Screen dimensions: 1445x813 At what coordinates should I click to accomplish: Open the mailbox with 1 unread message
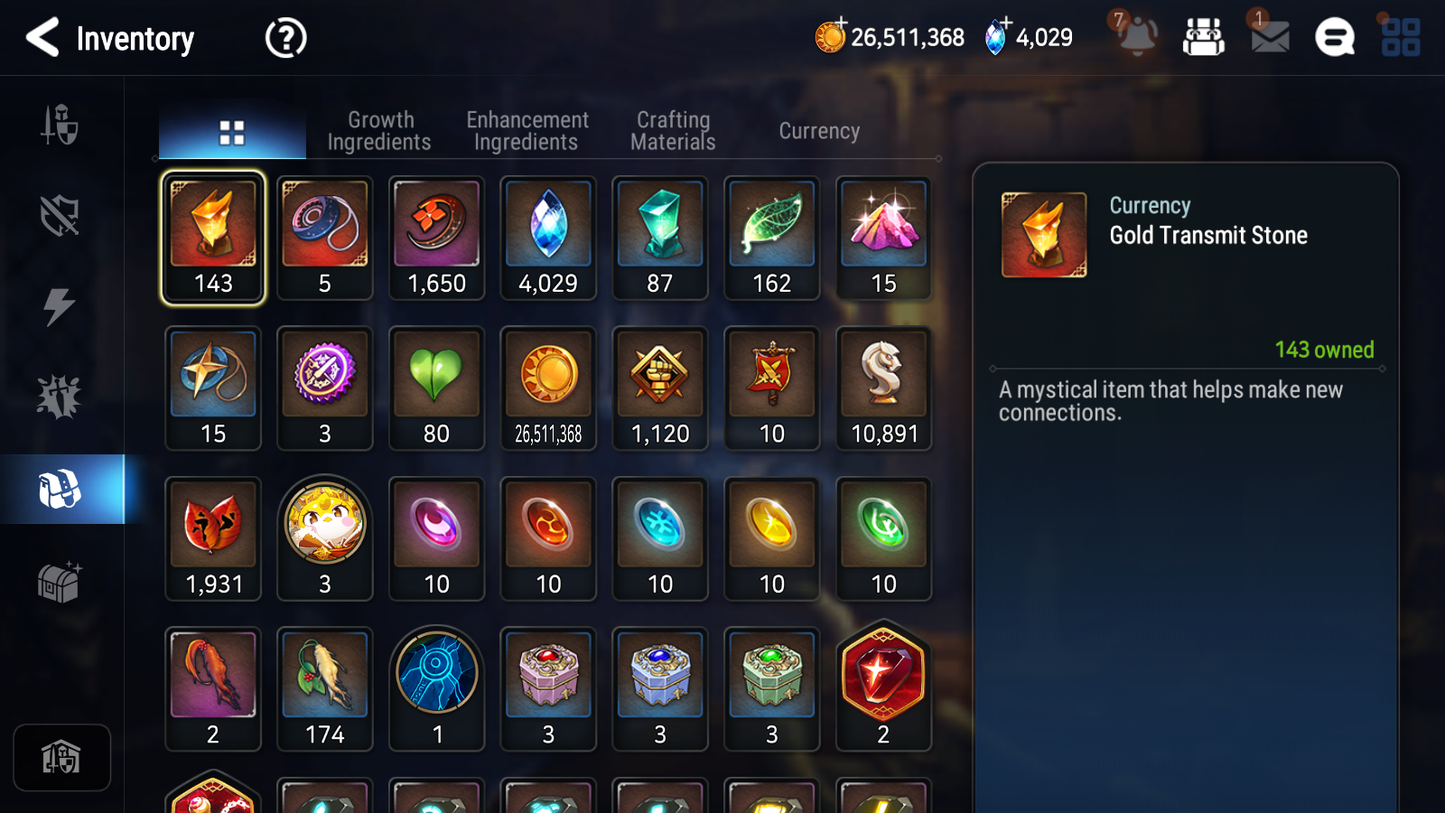tap(1268, 38)
